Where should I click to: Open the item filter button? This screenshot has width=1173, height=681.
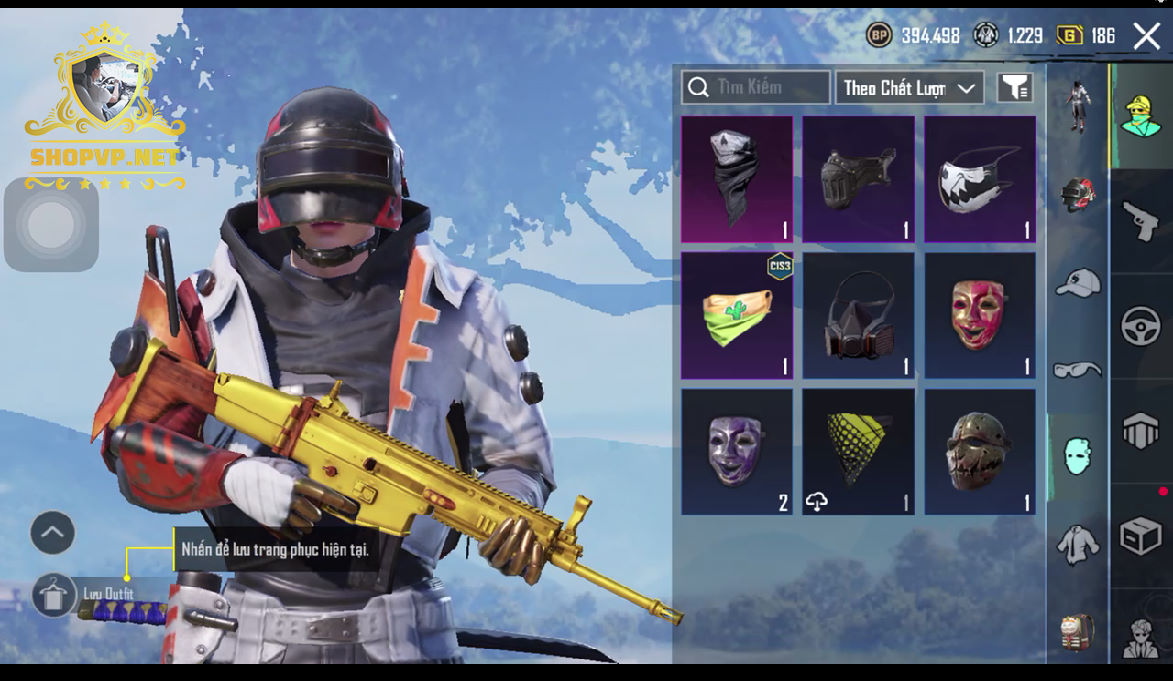pos(1015,88)
